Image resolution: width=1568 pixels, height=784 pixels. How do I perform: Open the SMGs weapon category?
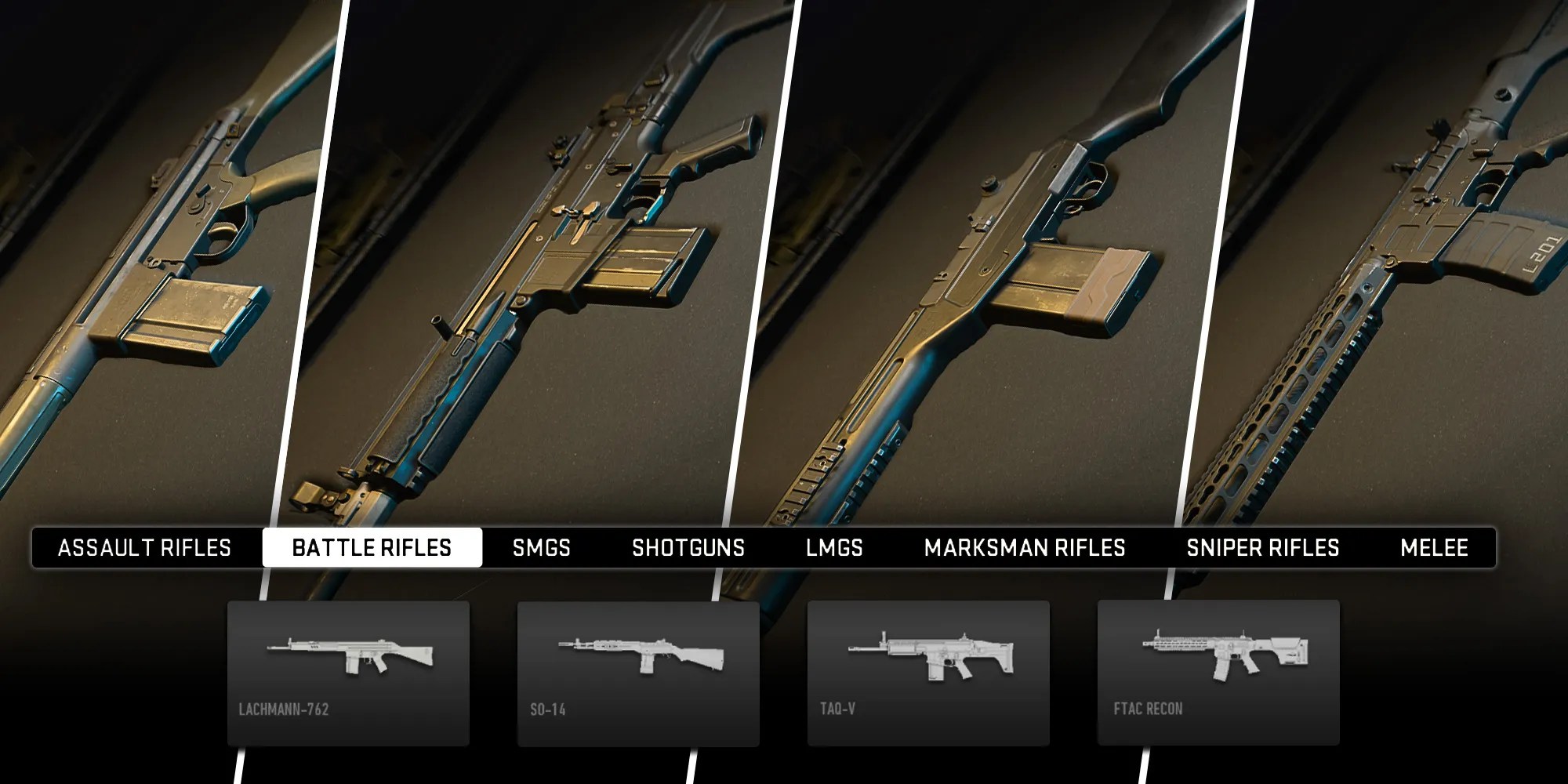click(543, 548)
